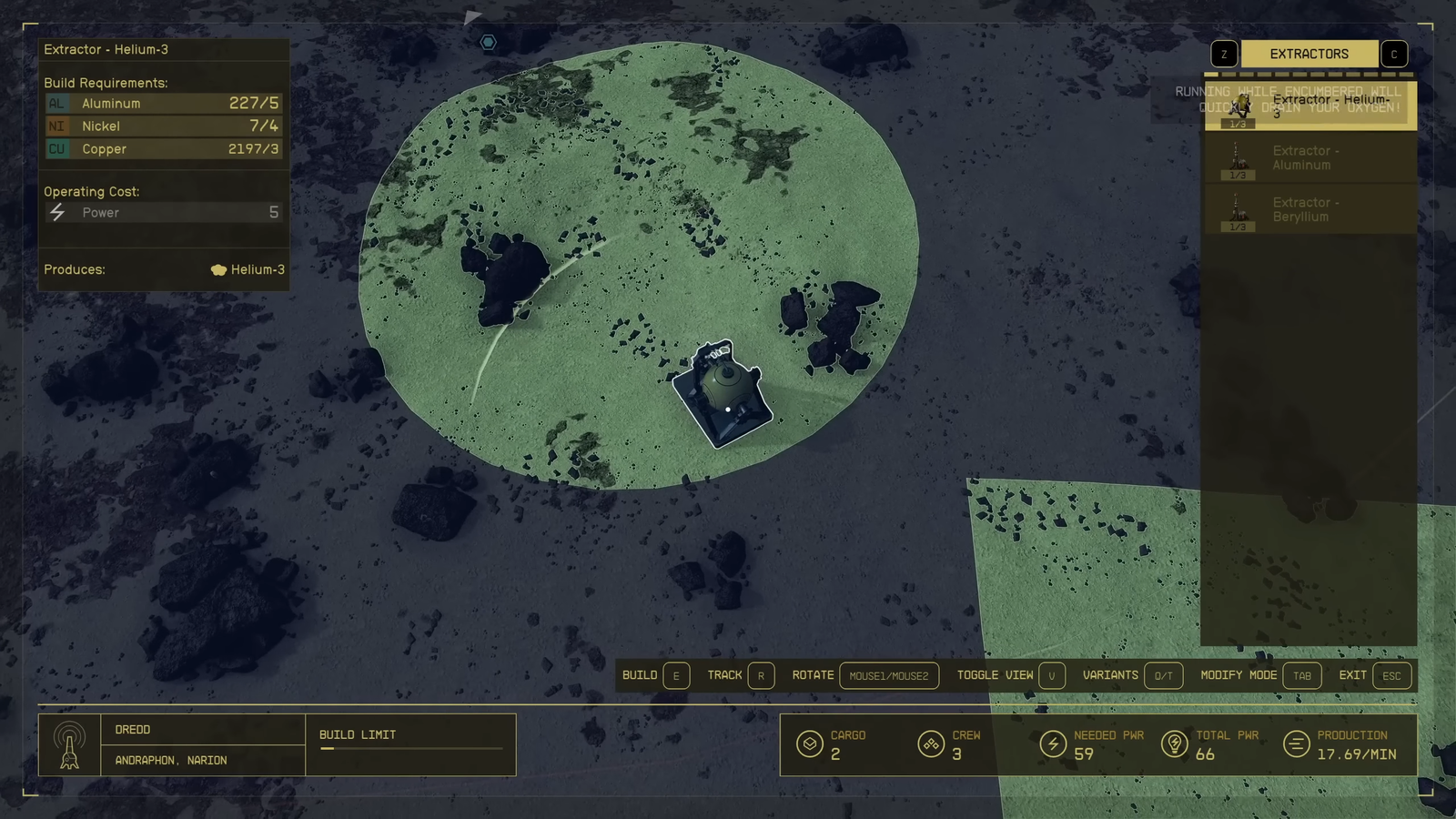Select the Extractor - Helium-3 entry

click(x=1310, y=106)
